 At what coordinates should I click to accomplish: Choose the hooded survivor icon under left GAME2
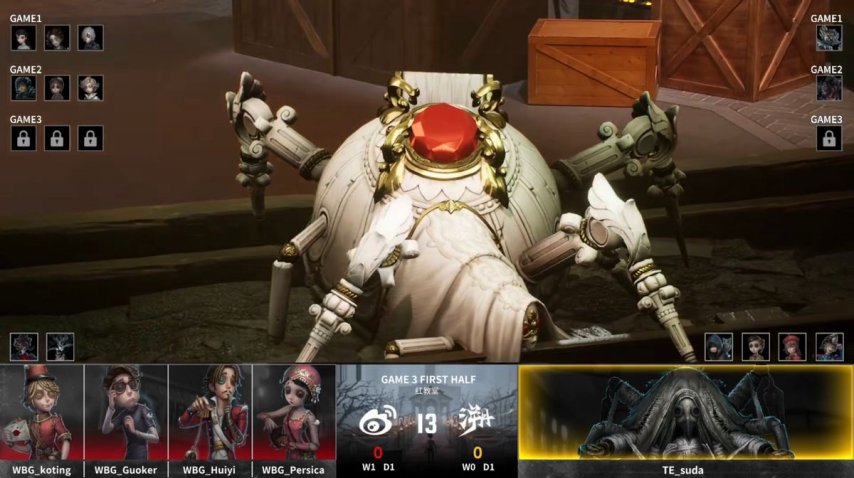point(24,88)
